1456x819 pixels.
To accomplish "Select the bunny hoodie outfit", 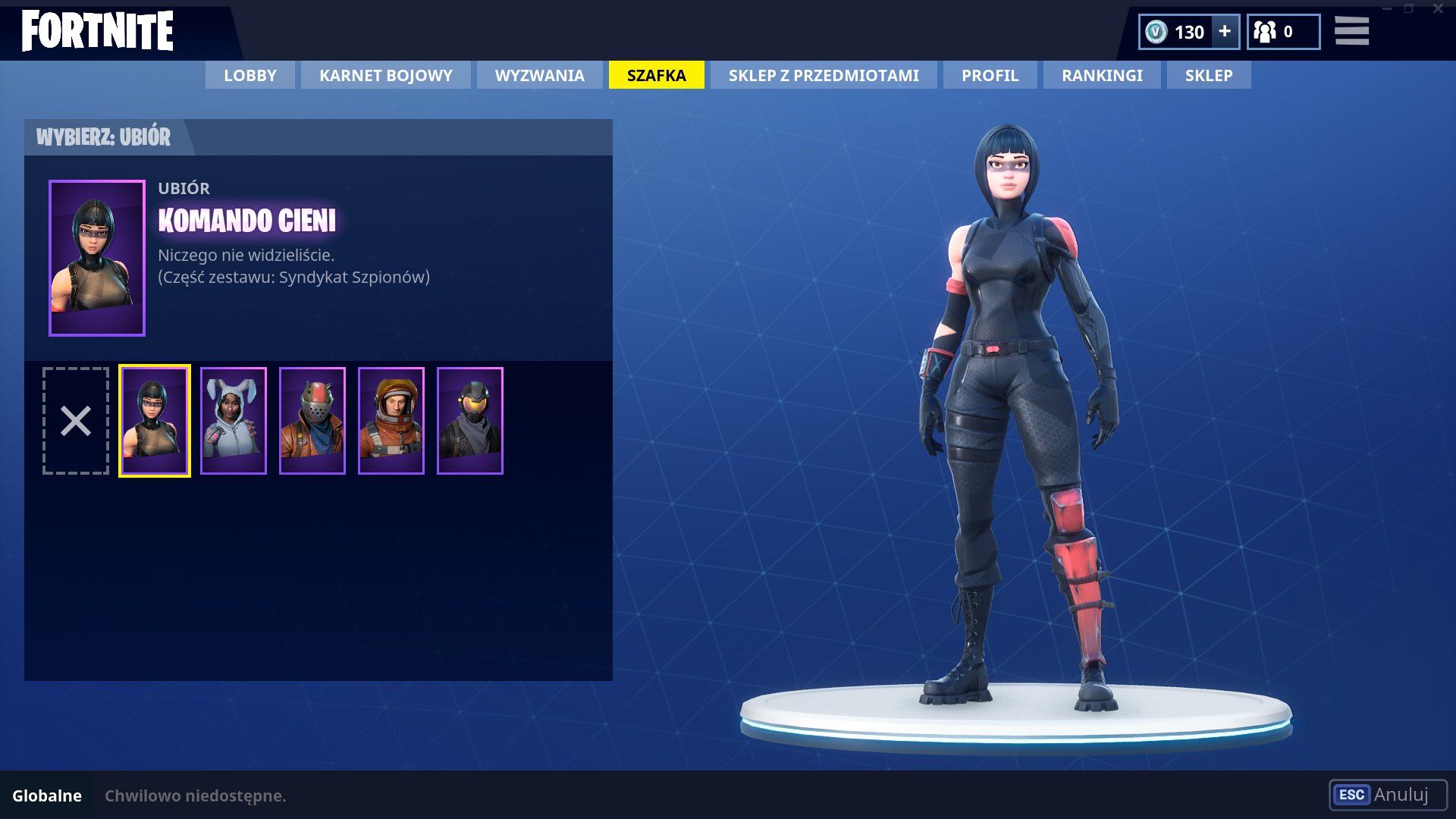I will [x=234, y=419].
